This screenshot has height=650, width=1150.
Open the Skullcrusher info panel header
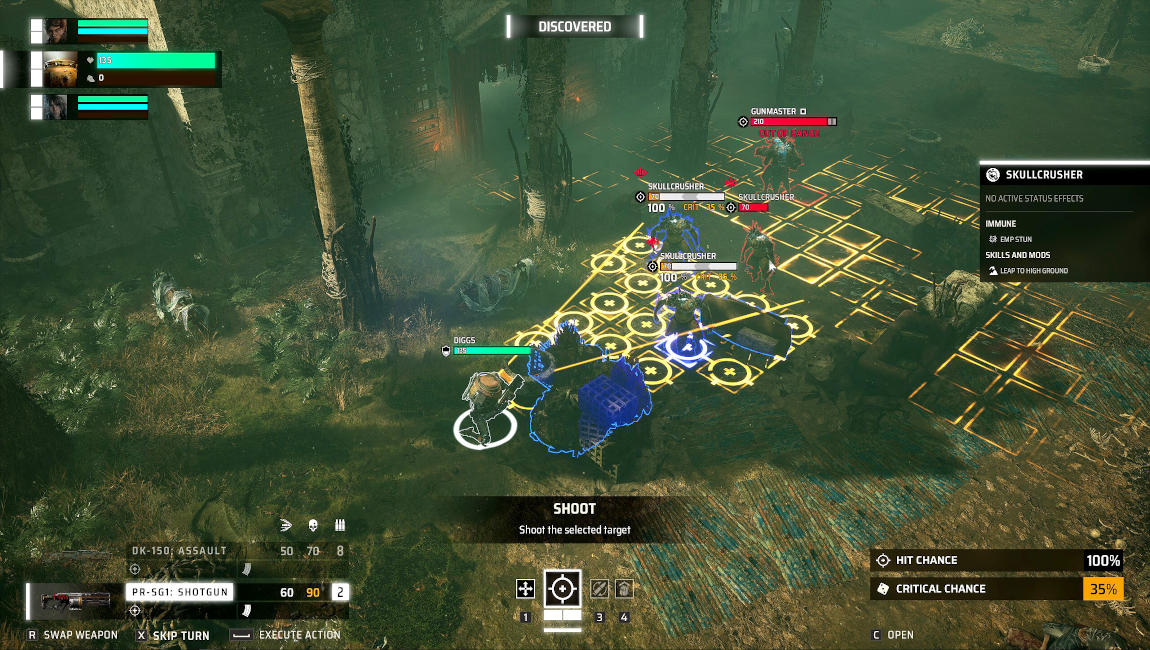point(1044,175)
